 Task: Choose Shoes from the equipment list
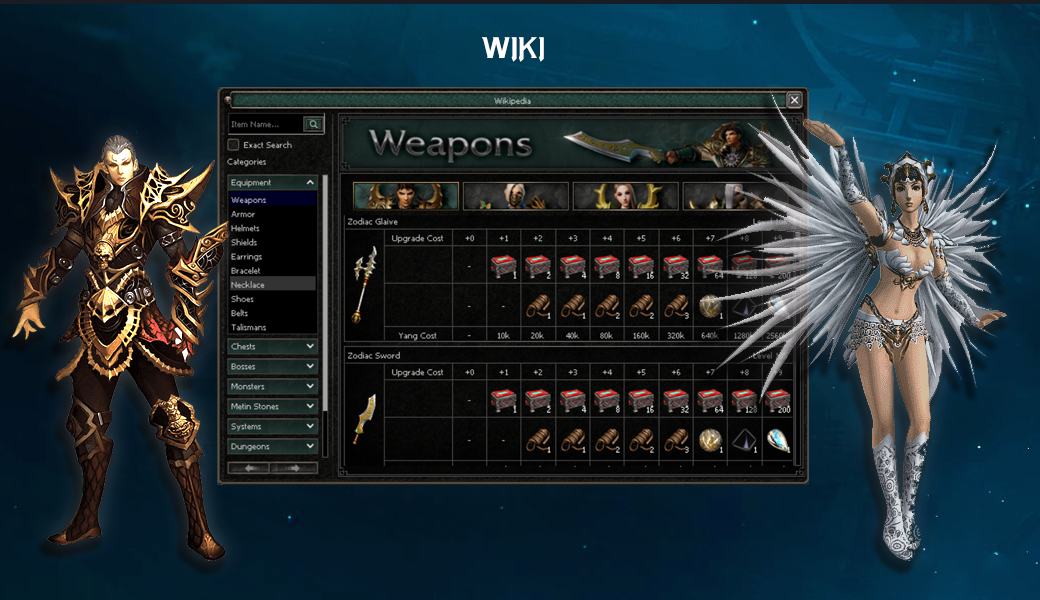point(243,299)
